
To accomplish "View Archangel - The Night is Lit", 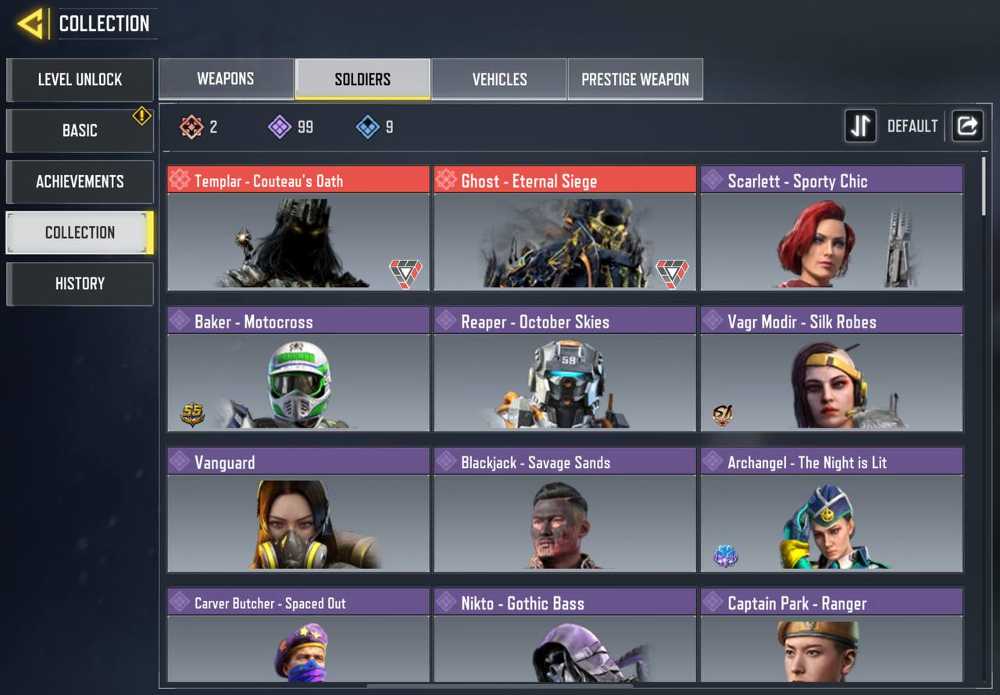I will [832, 510].
